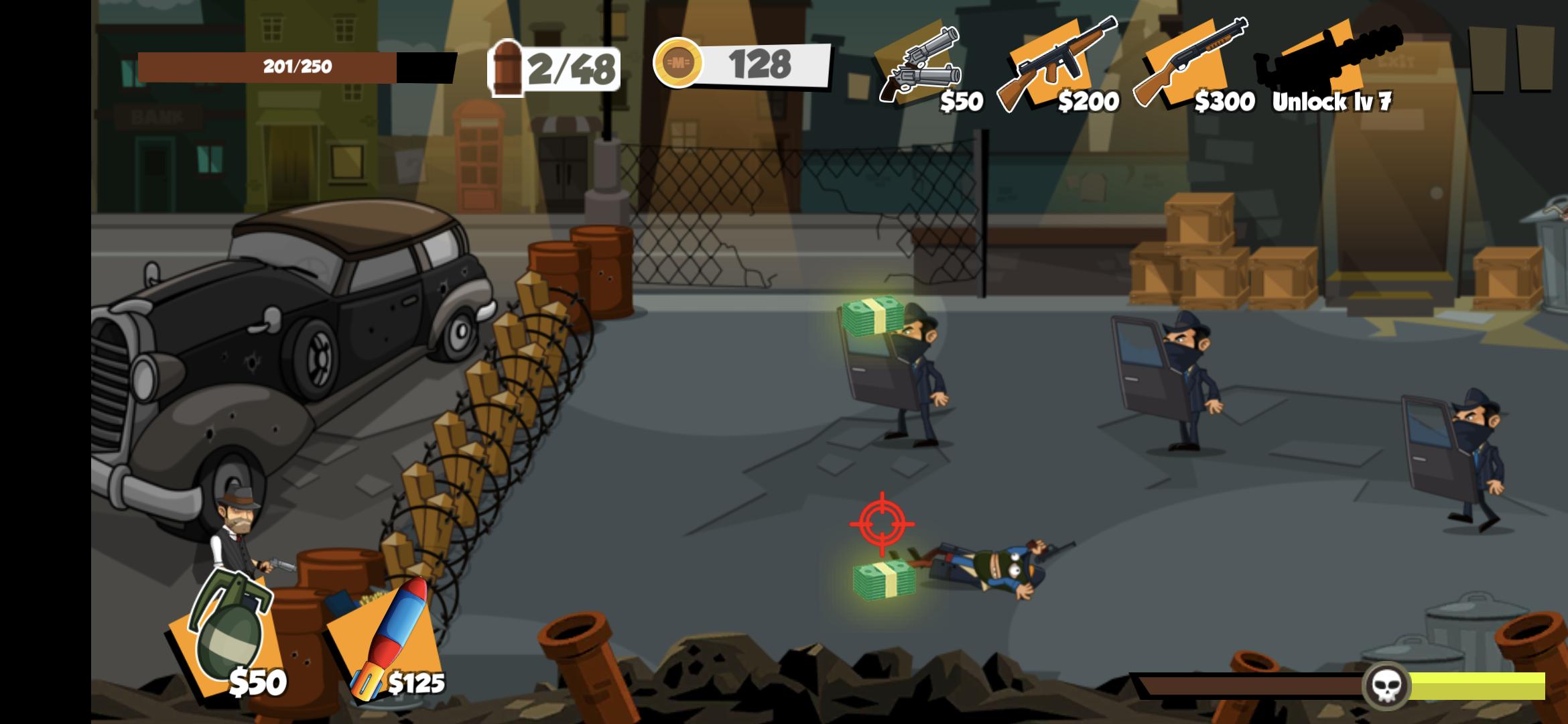Image resolution: width=1568 pixels, height=724 pixels.
Task: Tap the 201/250 health bar
Action: (x=295, y=65)
